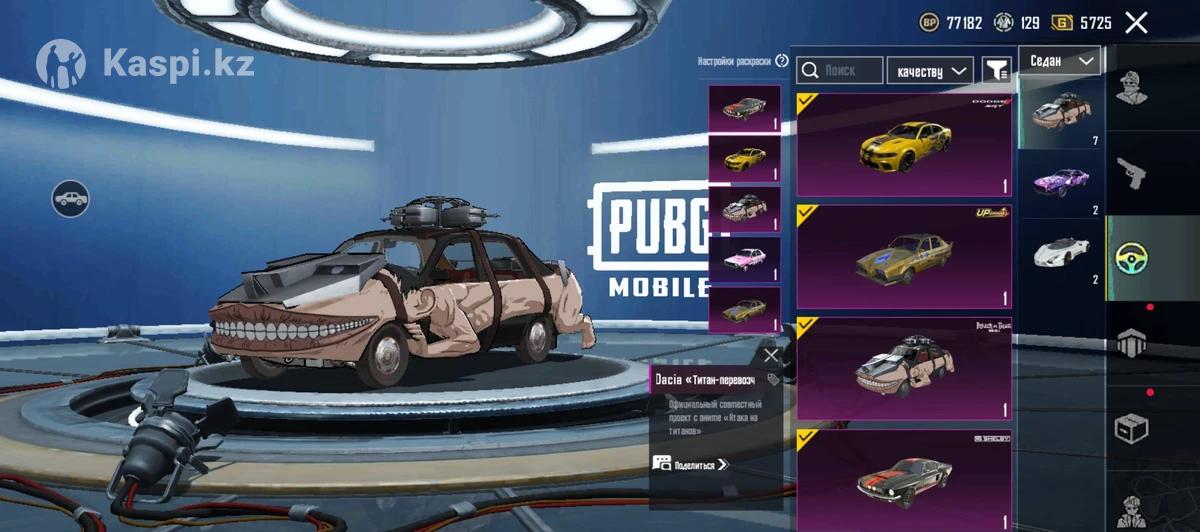Select the purple sports car model
Image resolution: width=1200 pixels, height=532 pixels.
click(x=1060, y=183)
